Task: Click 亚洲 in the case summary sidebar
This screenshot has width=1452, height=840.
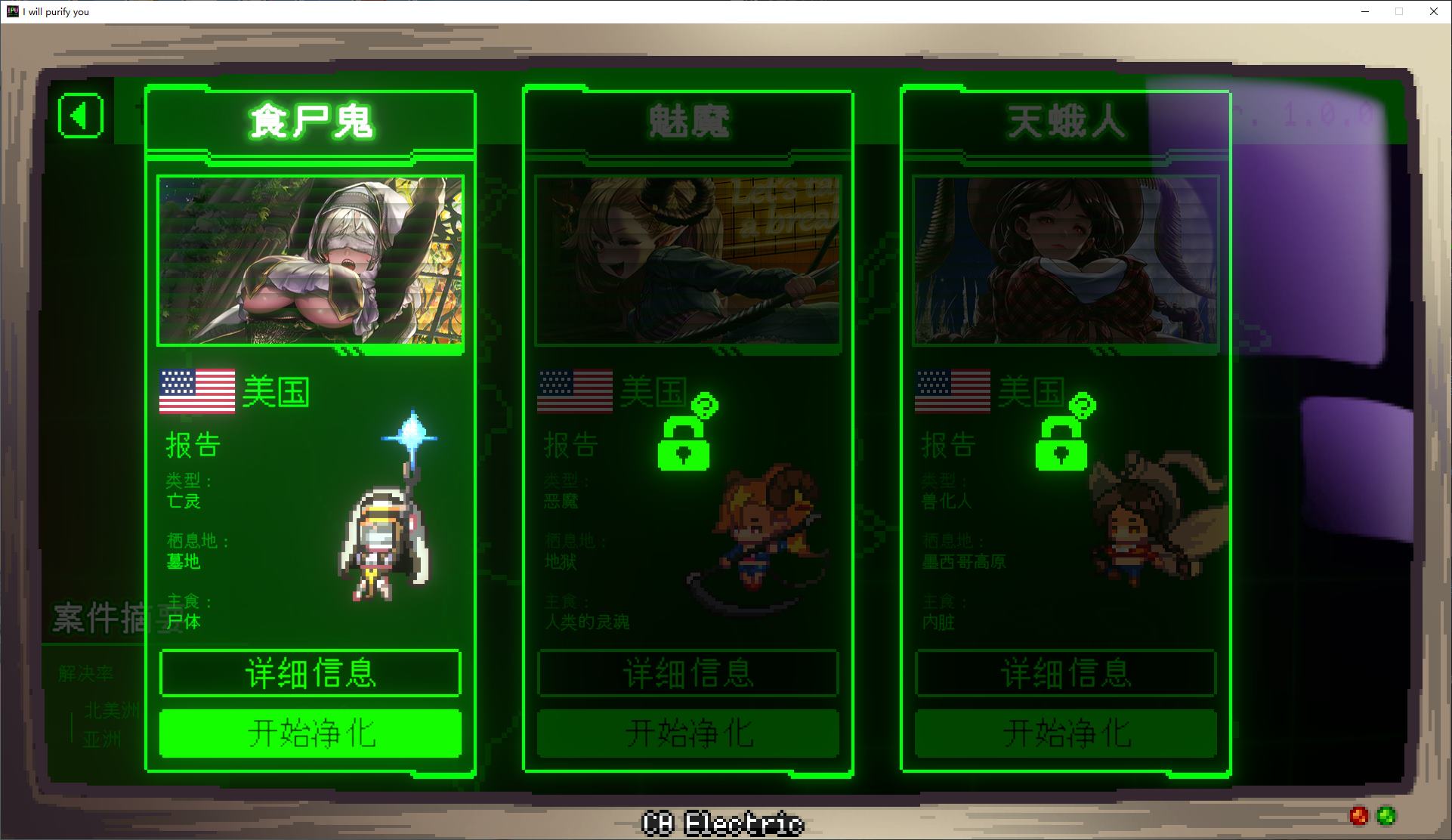Action: click(x=104, y=739)
